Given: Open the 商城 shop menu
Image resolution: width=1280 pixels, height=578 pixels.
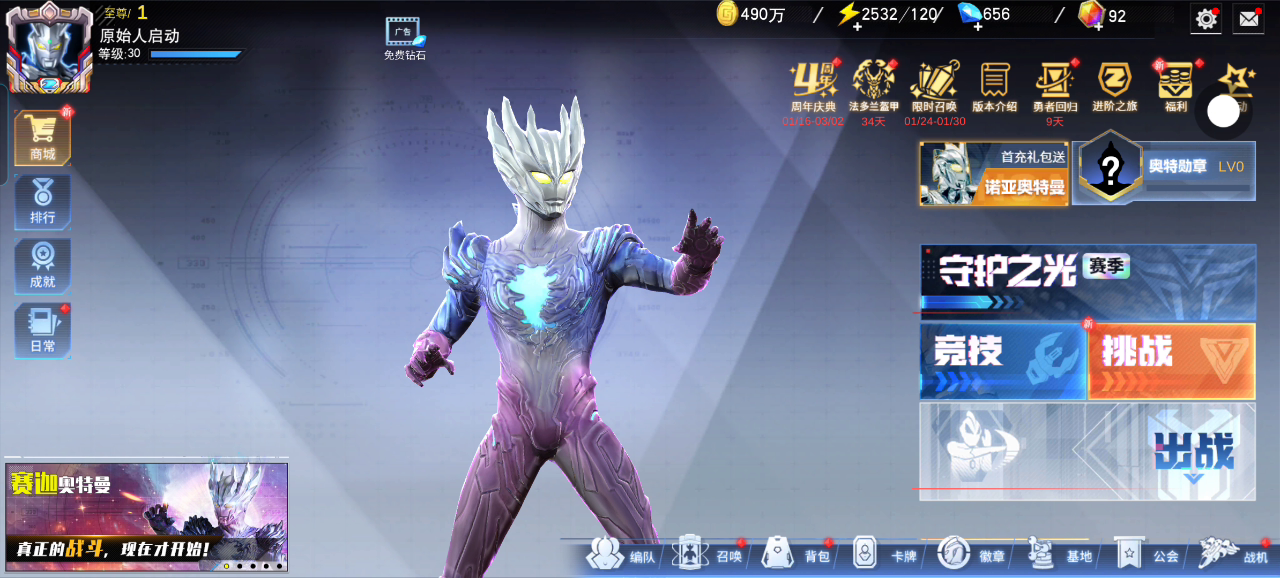Looking at the screenshot, I should (x=42, y=137).
